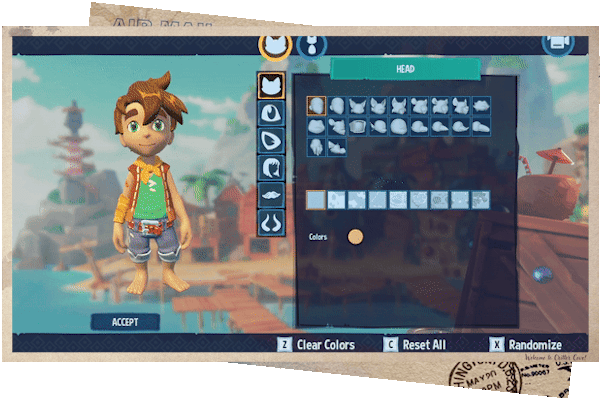600x400 pixels.
Task: Switch to the eye shape category
Action: (270, 113)
